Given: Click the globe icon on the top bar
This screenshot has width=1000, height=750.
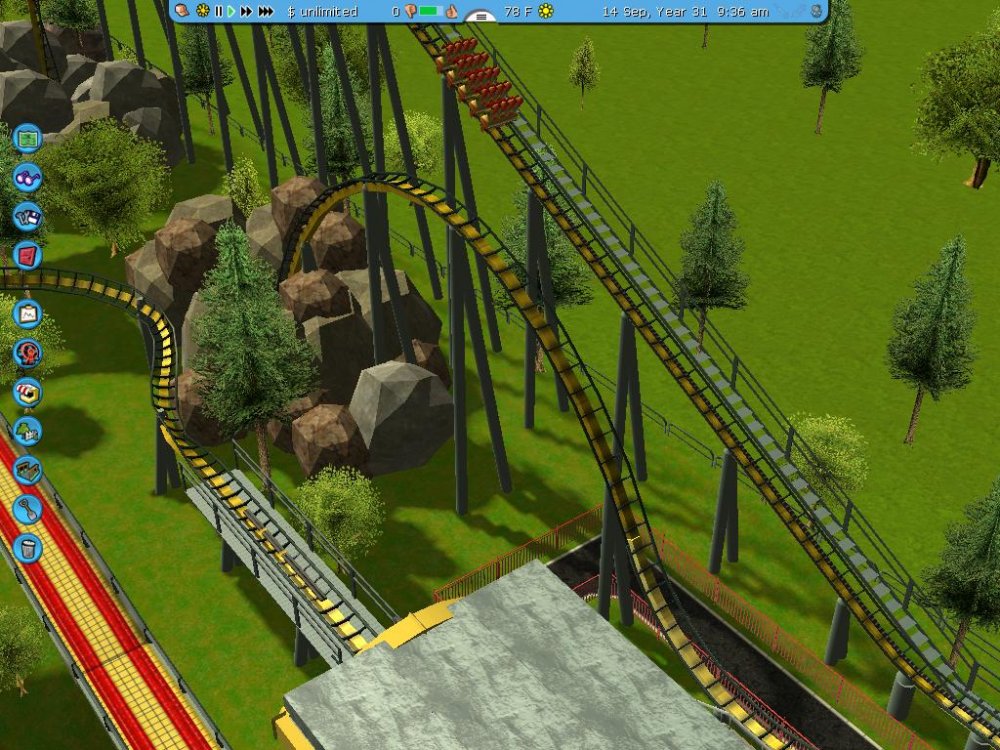Looking at the screenshot, I should click(x=817, y=11).
